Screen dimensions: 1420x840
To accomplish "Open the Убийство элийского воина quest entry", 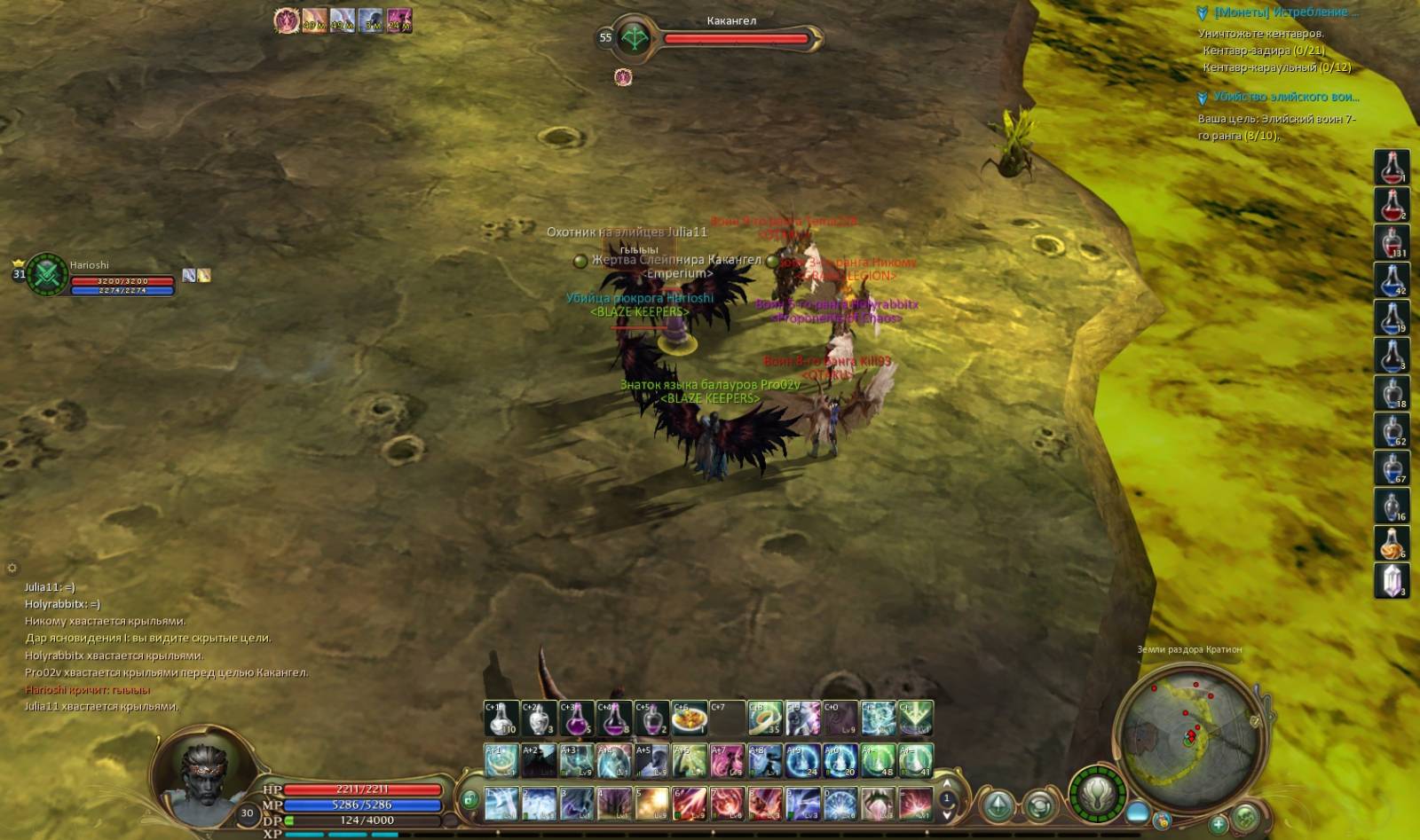I will 1285,97.
